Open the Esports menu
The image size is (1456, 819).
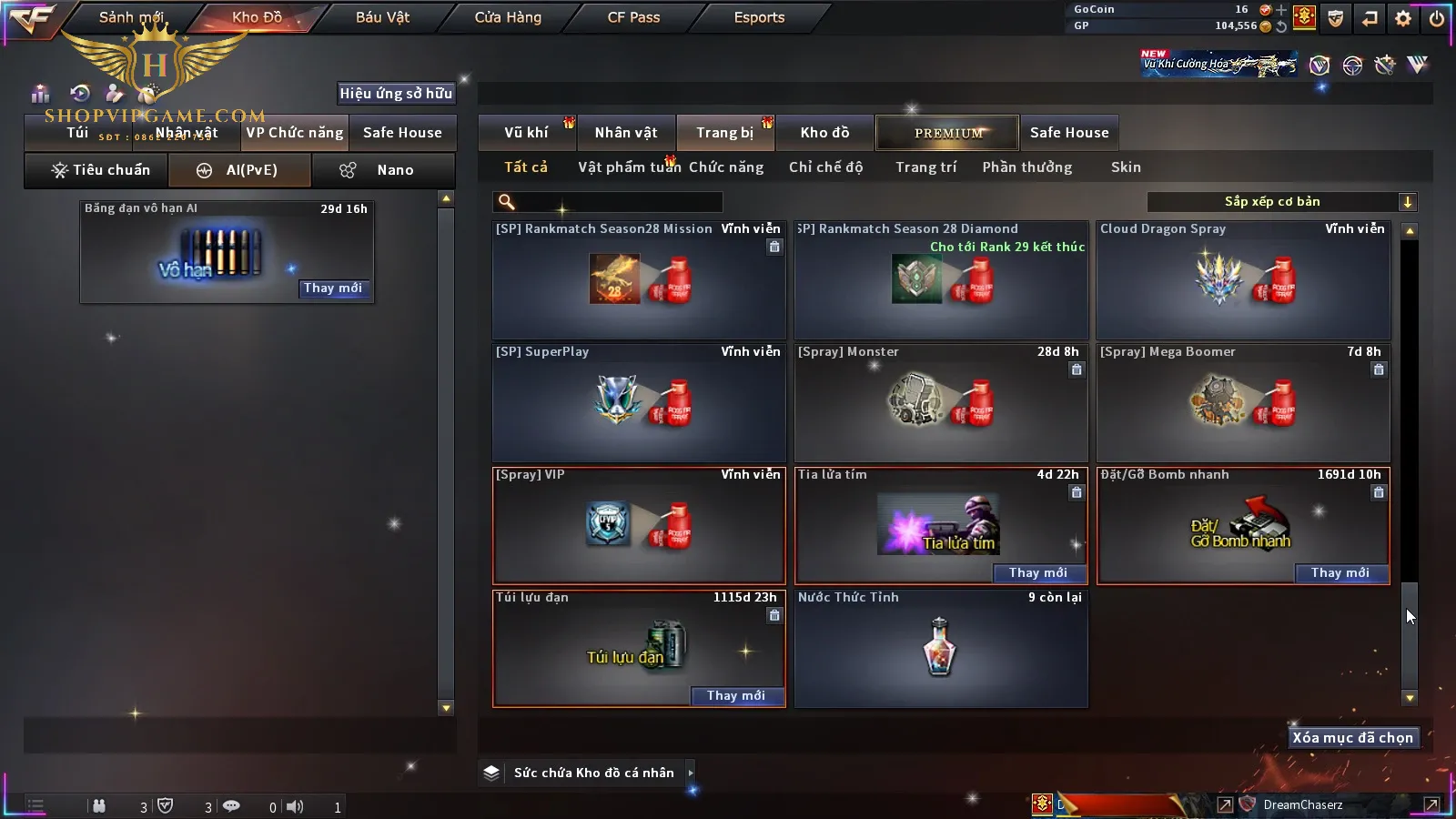pos(759,17)
